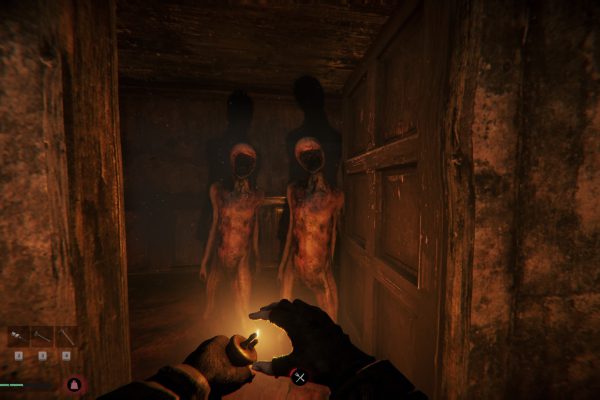Click the red-ringed weight status icon
This screenshot has height=400, width=600.
coord(73,384)
